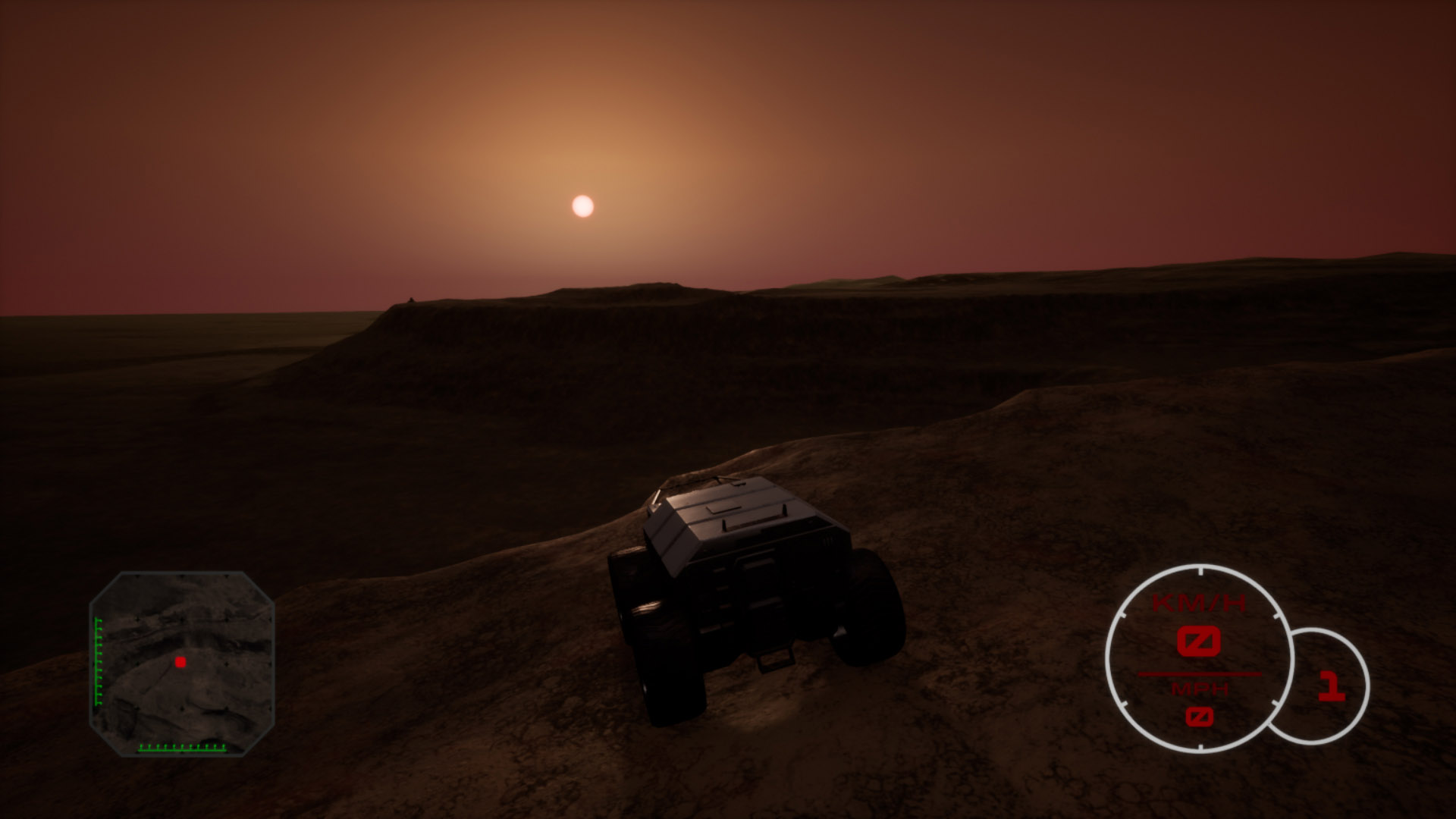1456x819 pixels.
Task: Toggle the red divider line between KM/H and MPH
Action: point(1200,675)
